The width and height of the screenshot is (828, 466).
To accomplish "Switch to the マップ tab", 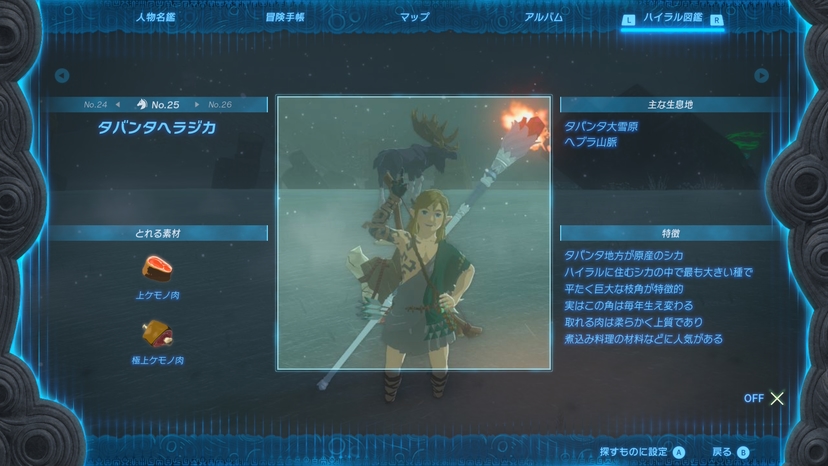I will click(414, 17).
